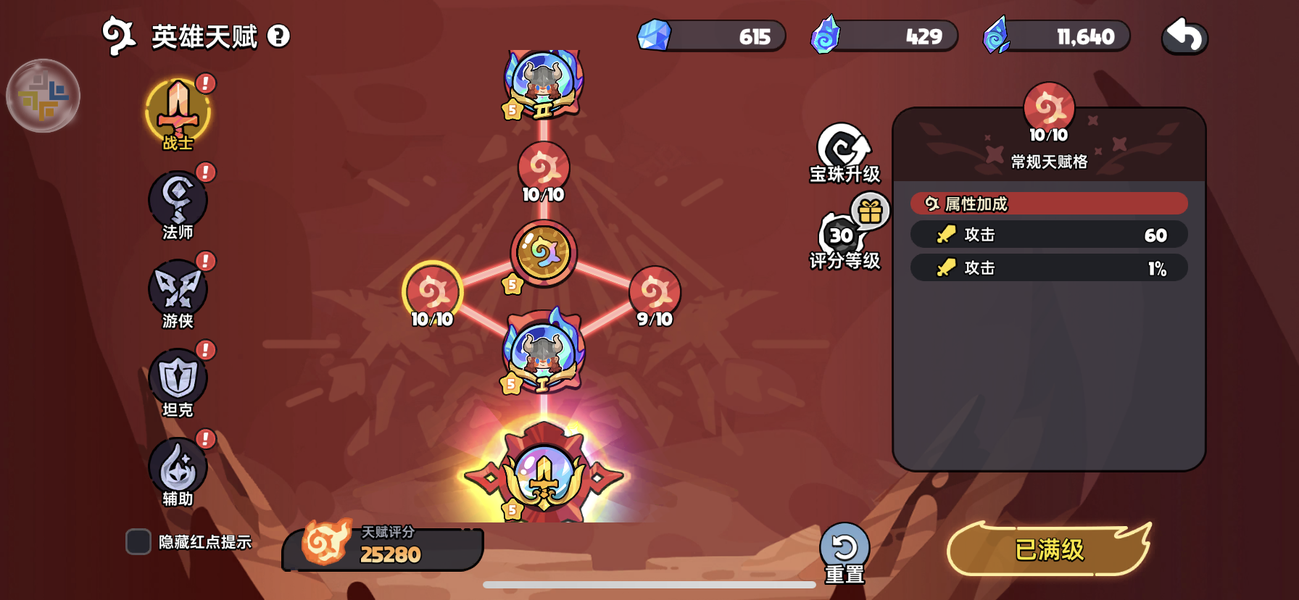This screenshot has width=1299, height=600.
Task: Click the 重置 reset button
Action: (x=844, y=549)
